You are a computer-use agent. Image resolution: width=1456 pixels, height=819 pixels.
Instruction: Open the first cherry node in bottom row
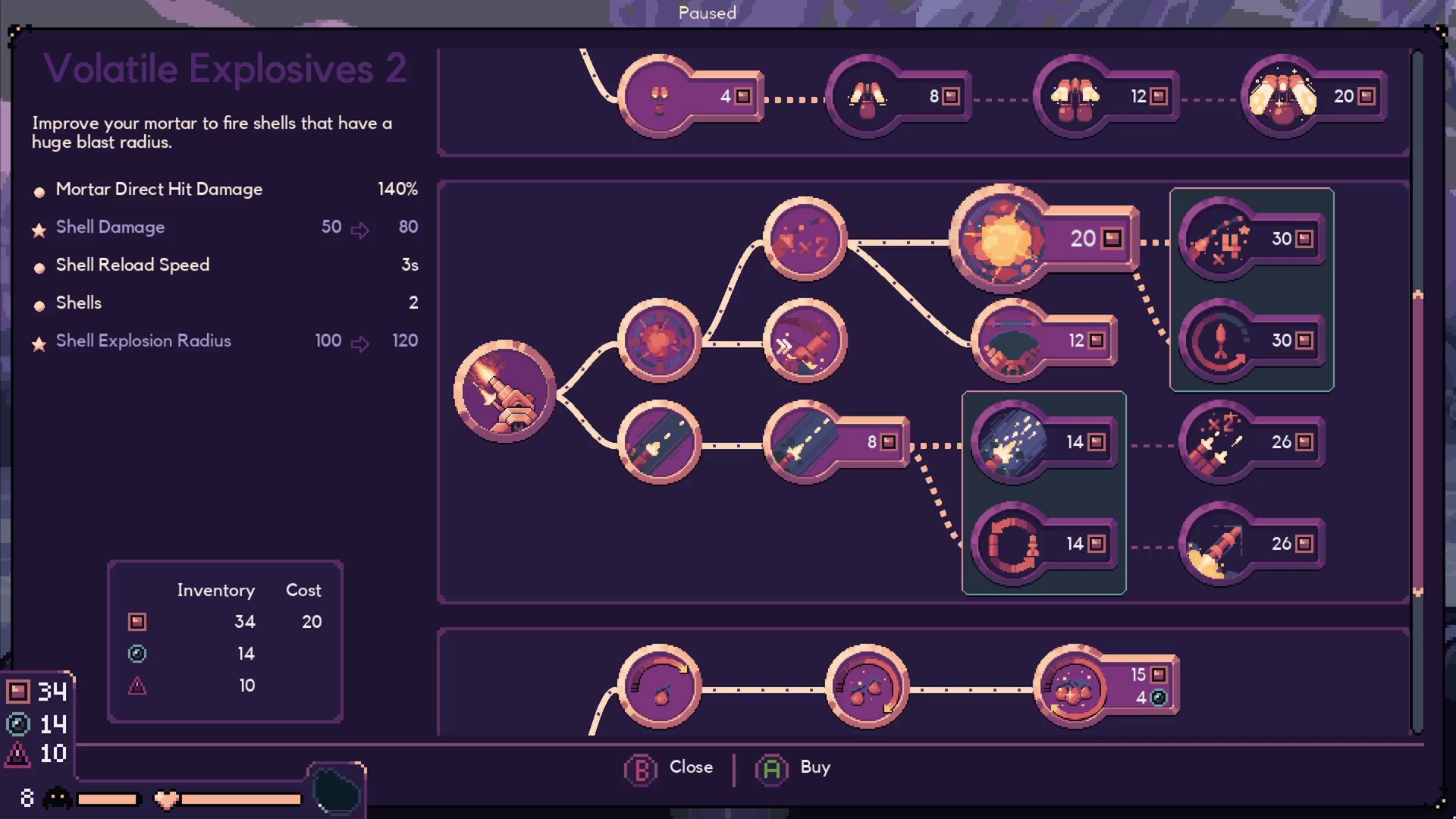click(x=658, y=686)
